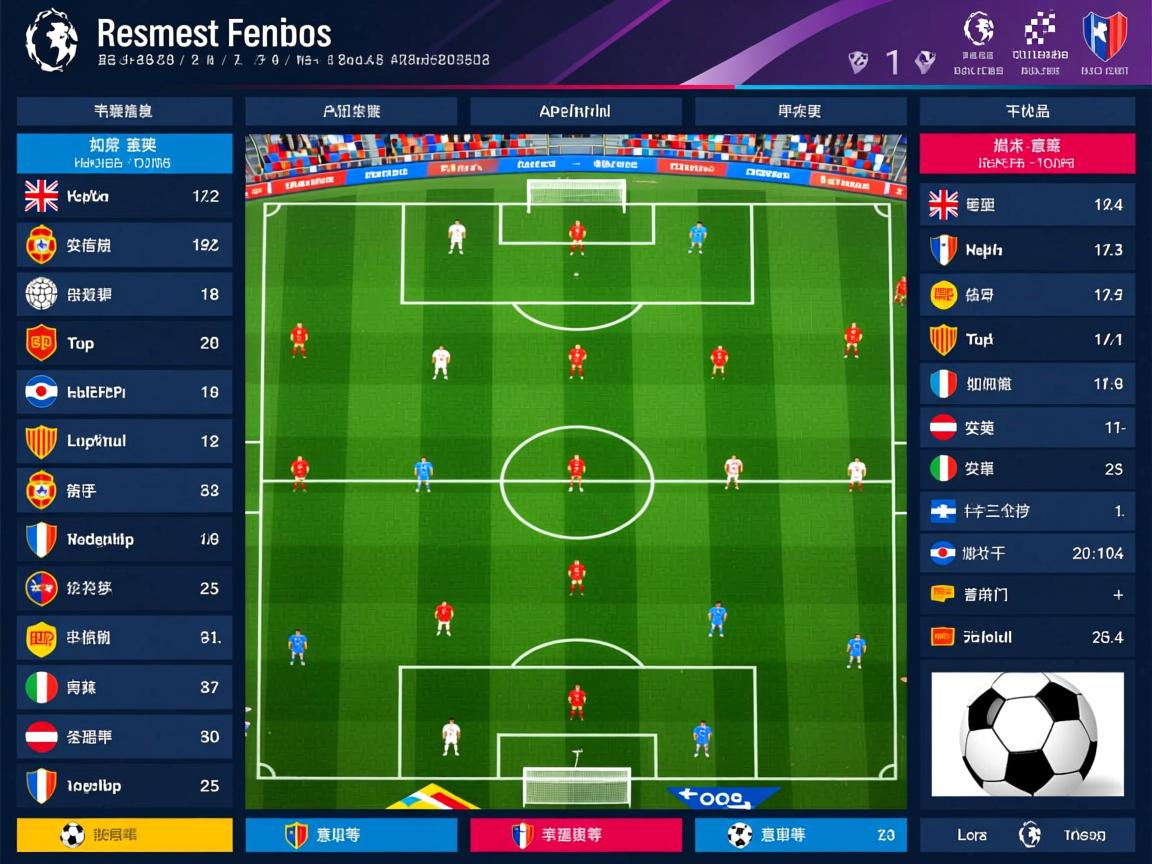The height and width of the screenshot is (864, 1152).
Task: Choose the Lupinul team row
Action: 125,441
